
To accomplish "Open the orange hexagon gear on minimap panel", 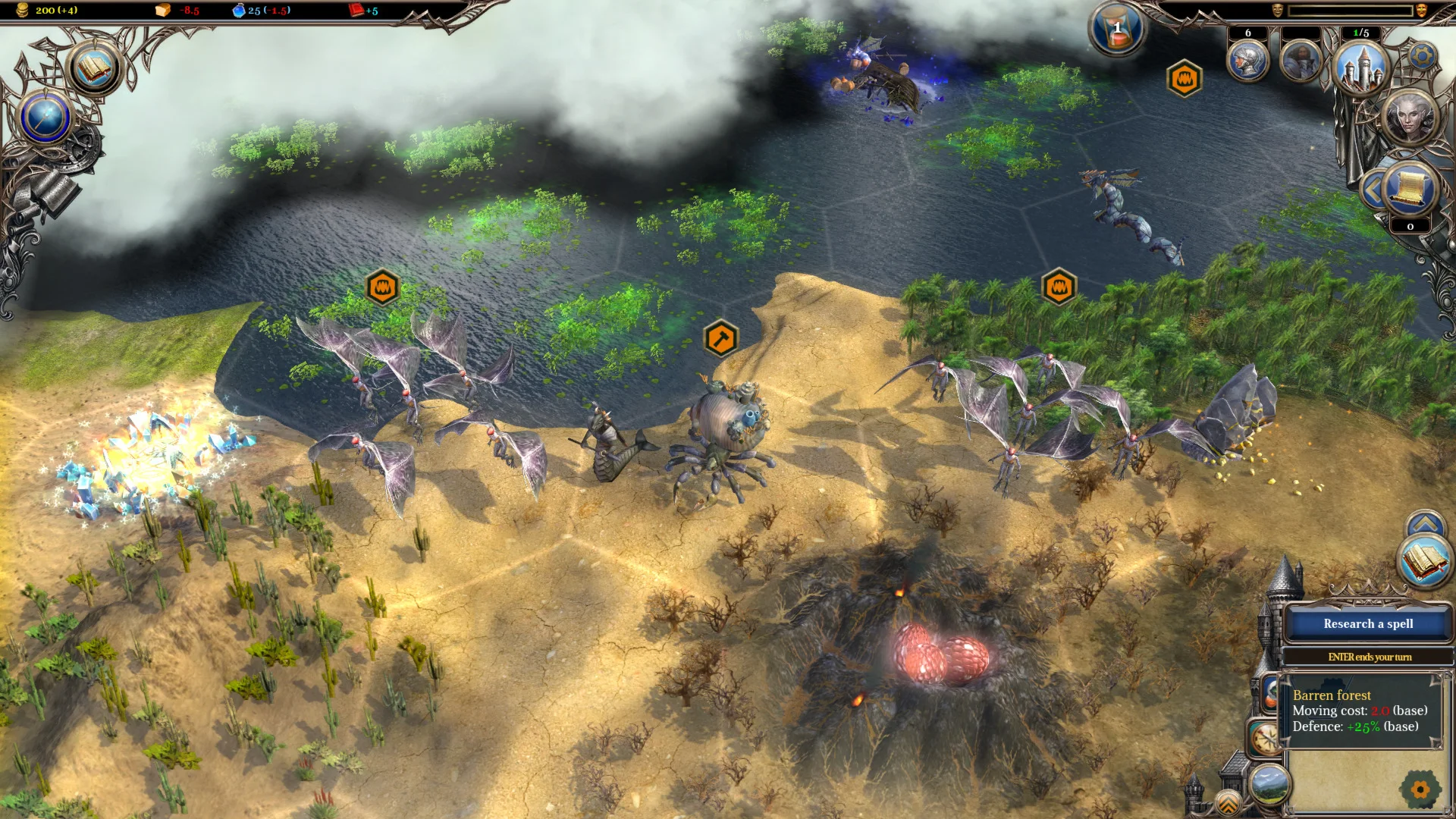I will pyautogui.click(x=1420, y=789).
